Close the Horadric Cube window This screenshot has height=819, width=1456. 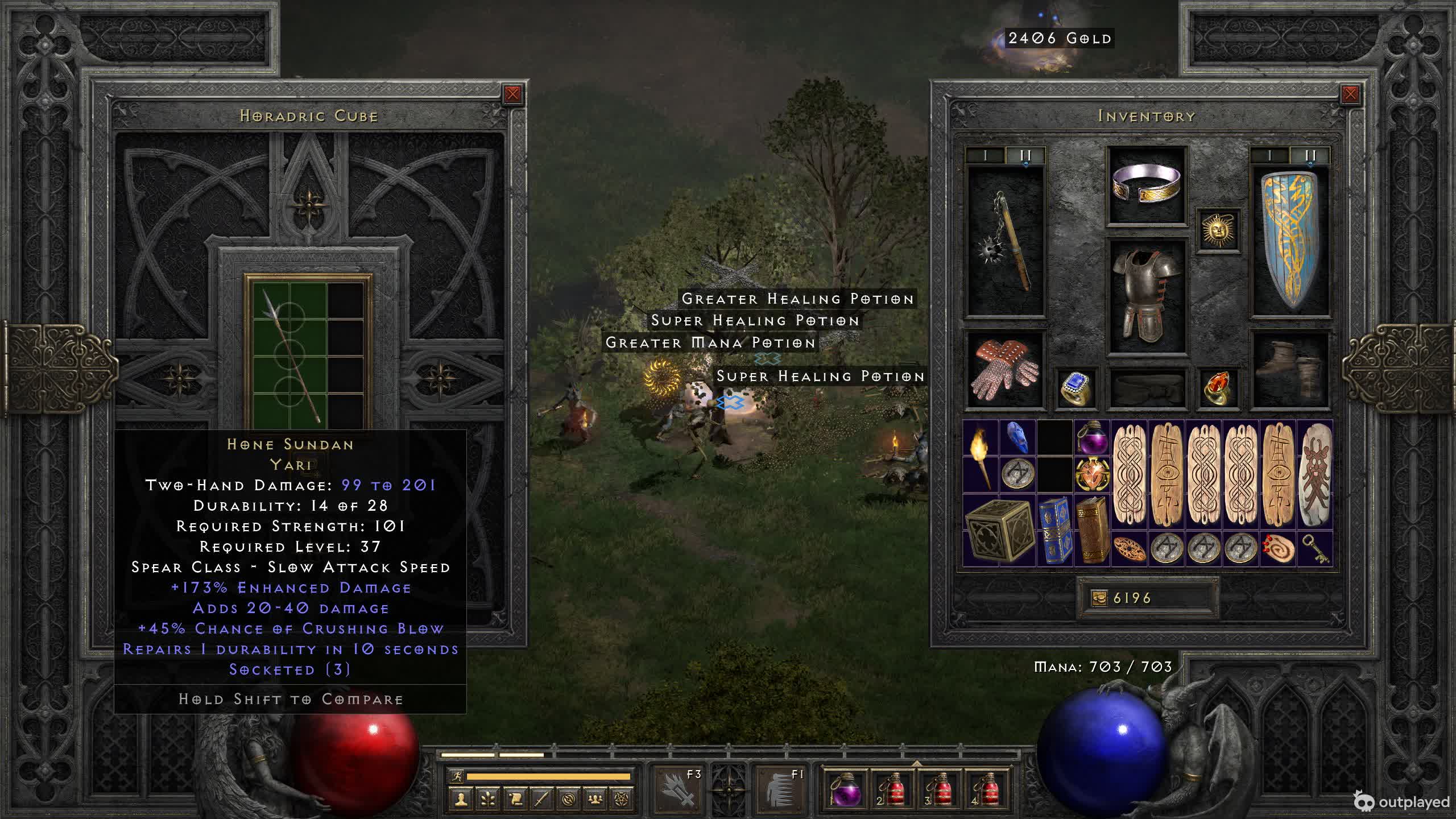pos(512,94)
